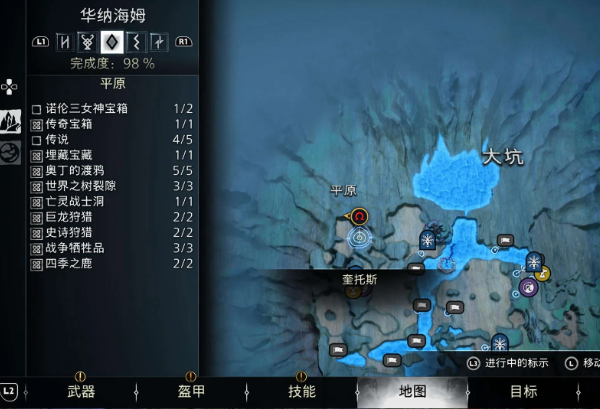Open the 武器 (Weapons) tab
Screen dimensions: 600x409
coord(80,391)
